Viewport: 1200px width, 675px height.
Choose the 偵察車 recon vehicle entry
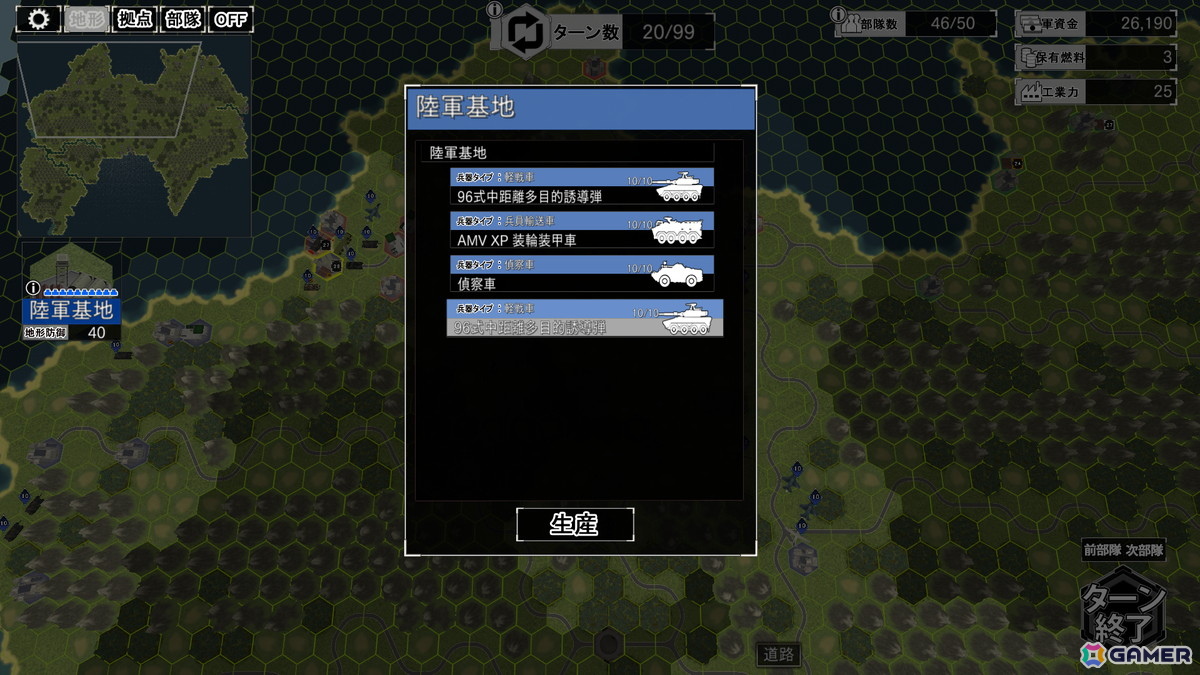[x=582, y=274]
